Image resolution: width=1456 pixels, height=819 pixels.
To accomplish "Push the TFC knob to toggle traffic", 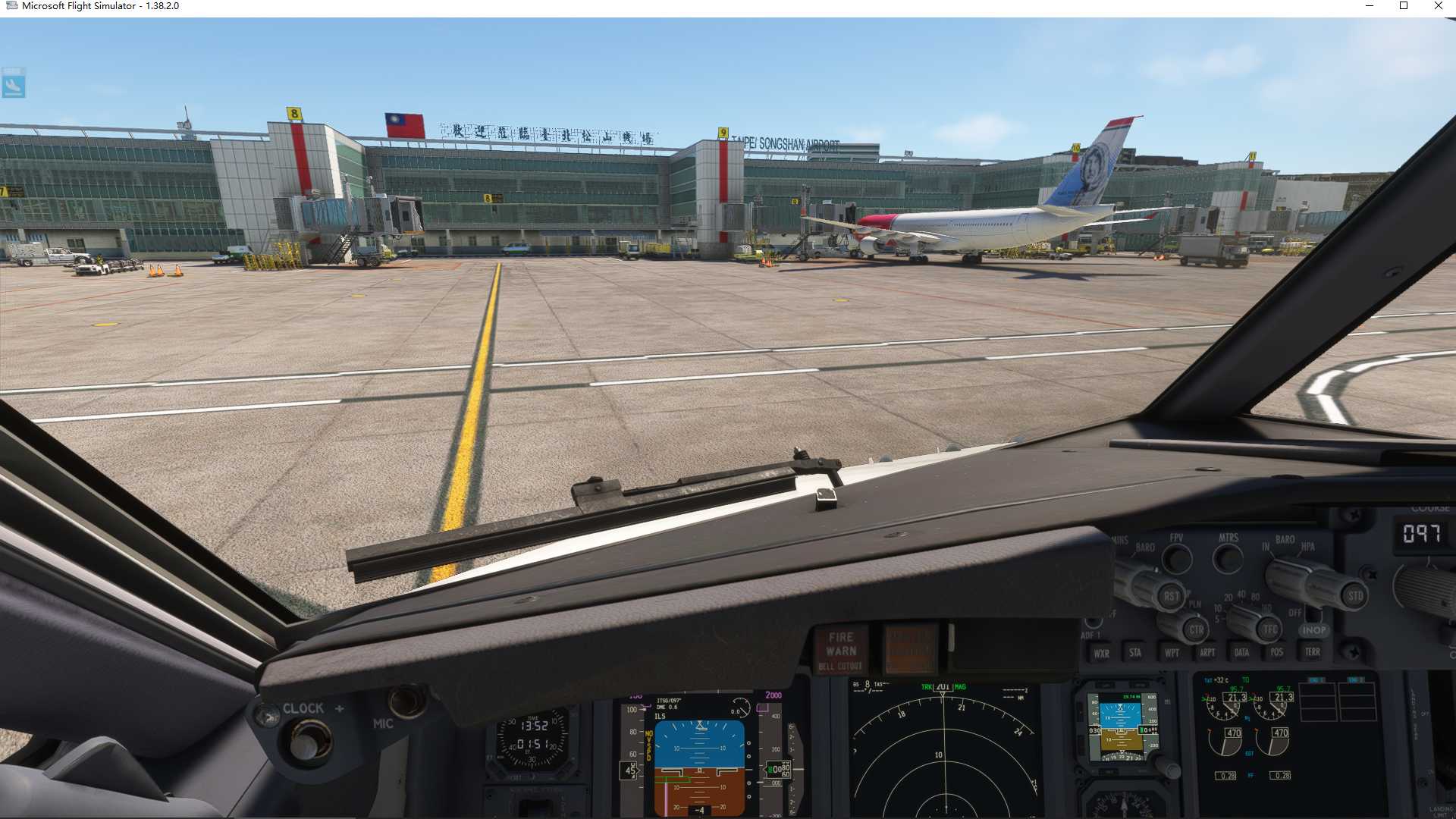I will tap(1268, 629).
